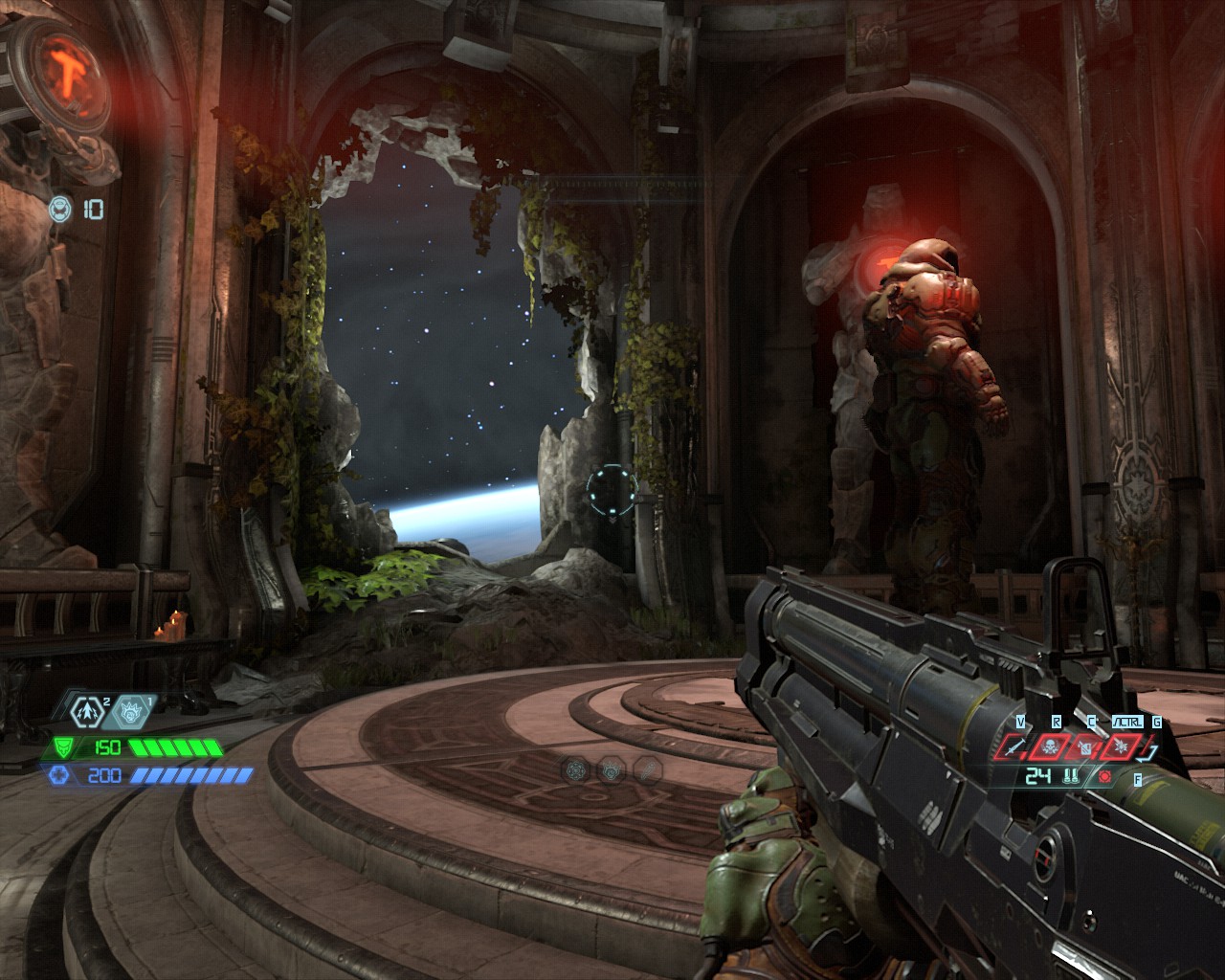Click the extra lives helmet icon
This screenshot has height=980, width=1225.
pyautogui.click(x=60, y=209)
